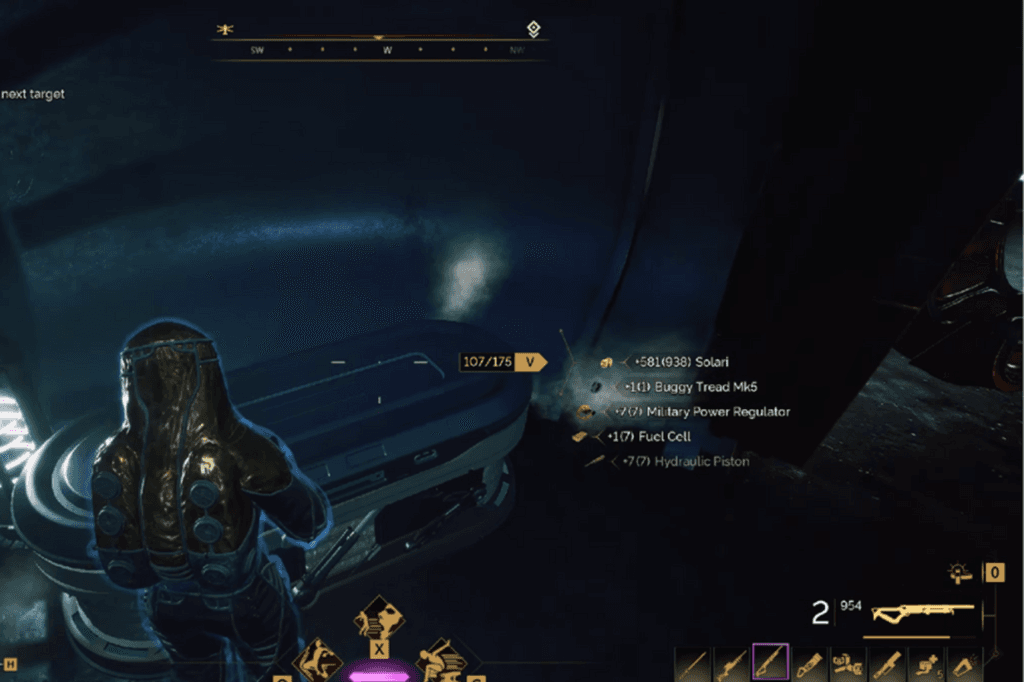Select the thin blade weapon in the first hotbar slot
The height and width of the screenshot is (682, 1024).
point(692,662)
